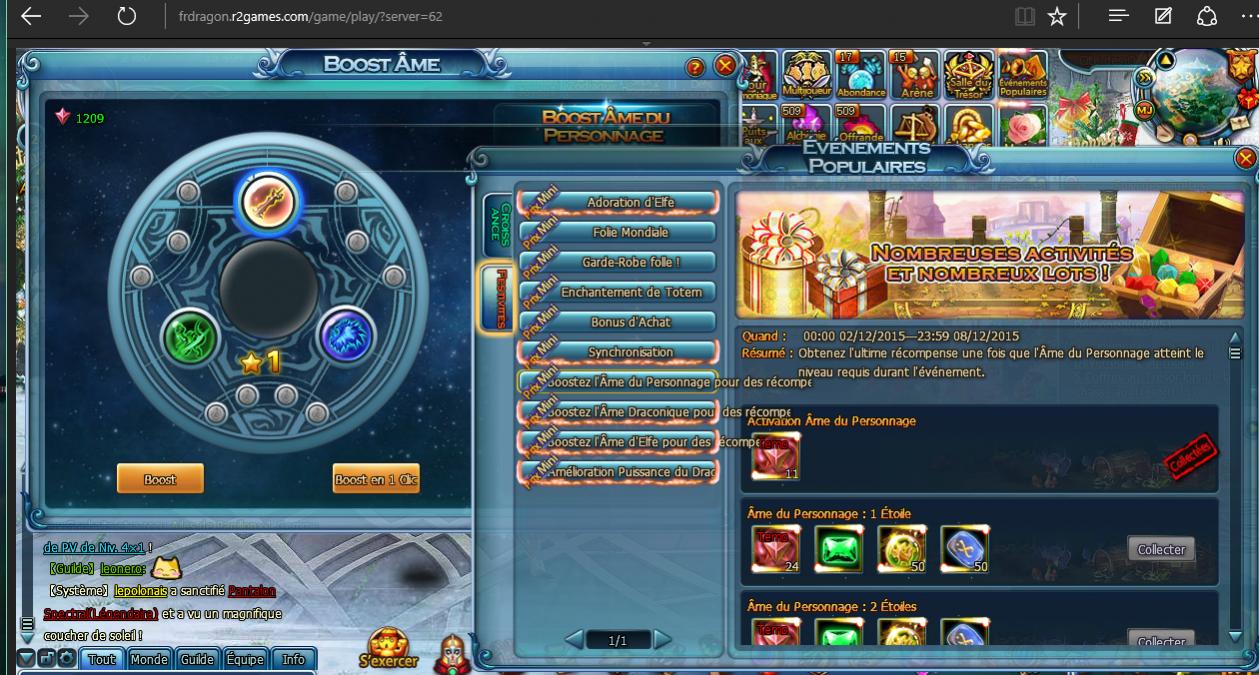Use the Boost en 1 Clic button
This screenshot has width=1259, height=675.
coord(376,479)
